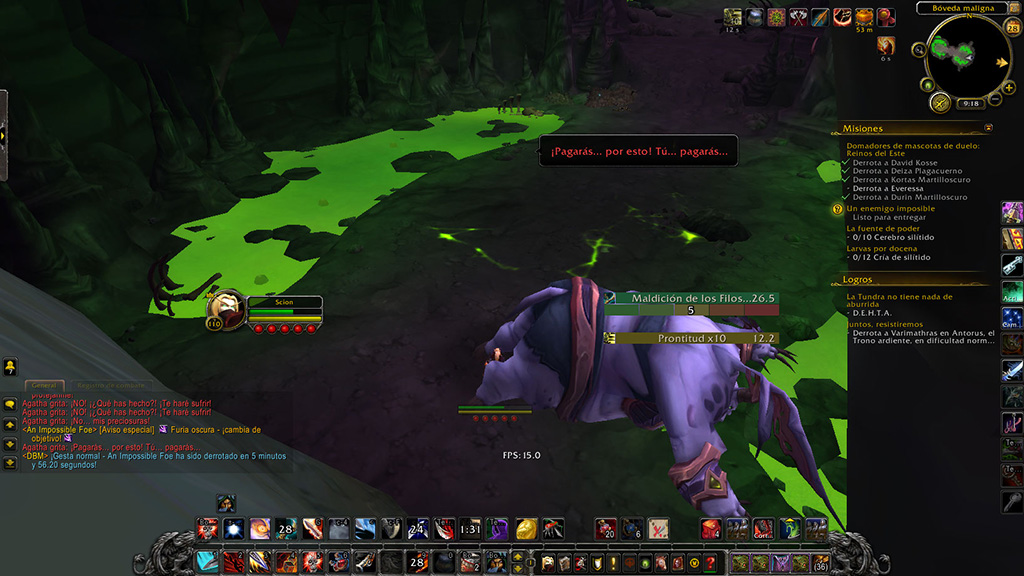Click the treasure chest buff icon (53 m)
This screenshot has width=1024, height=576.
(x=864, y=17)
